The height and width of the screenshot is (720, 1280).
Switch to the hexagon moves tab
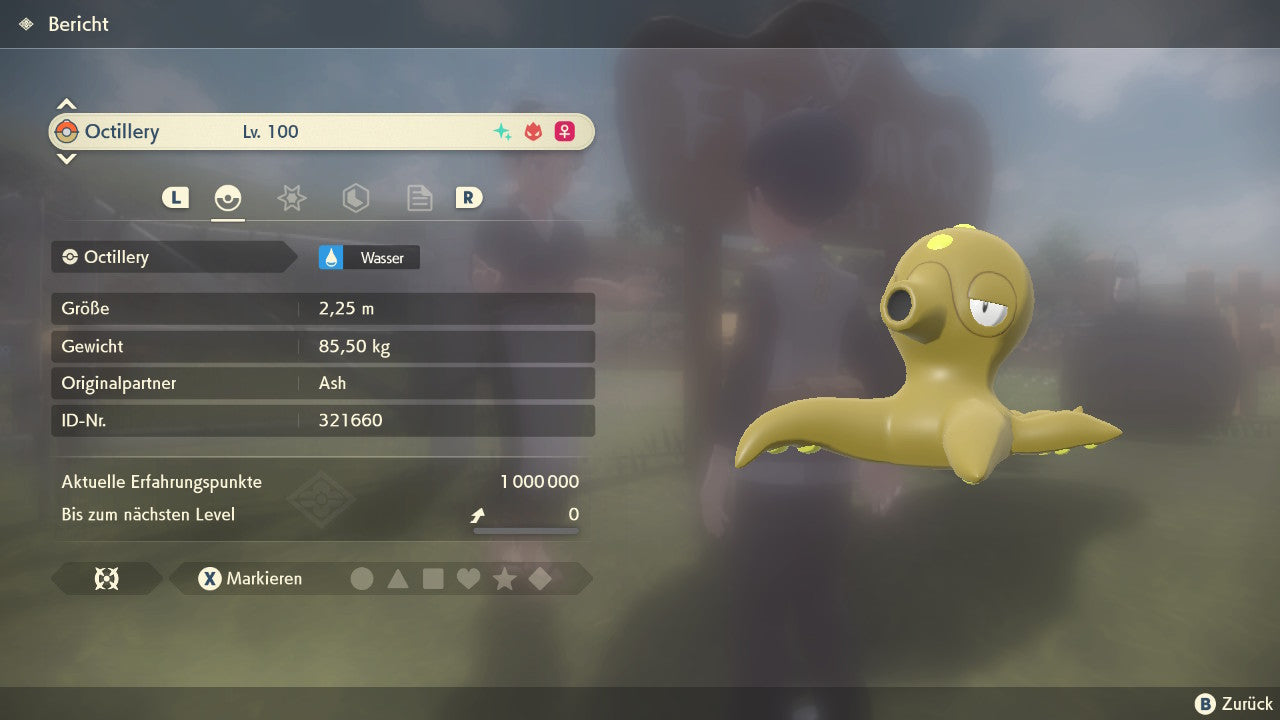355,198
